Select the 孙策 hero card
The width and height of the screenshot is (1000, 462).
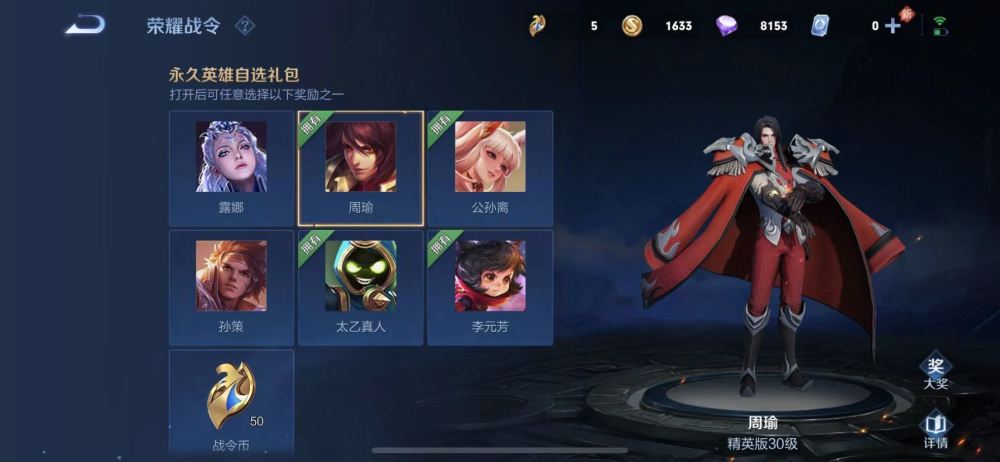231,287
